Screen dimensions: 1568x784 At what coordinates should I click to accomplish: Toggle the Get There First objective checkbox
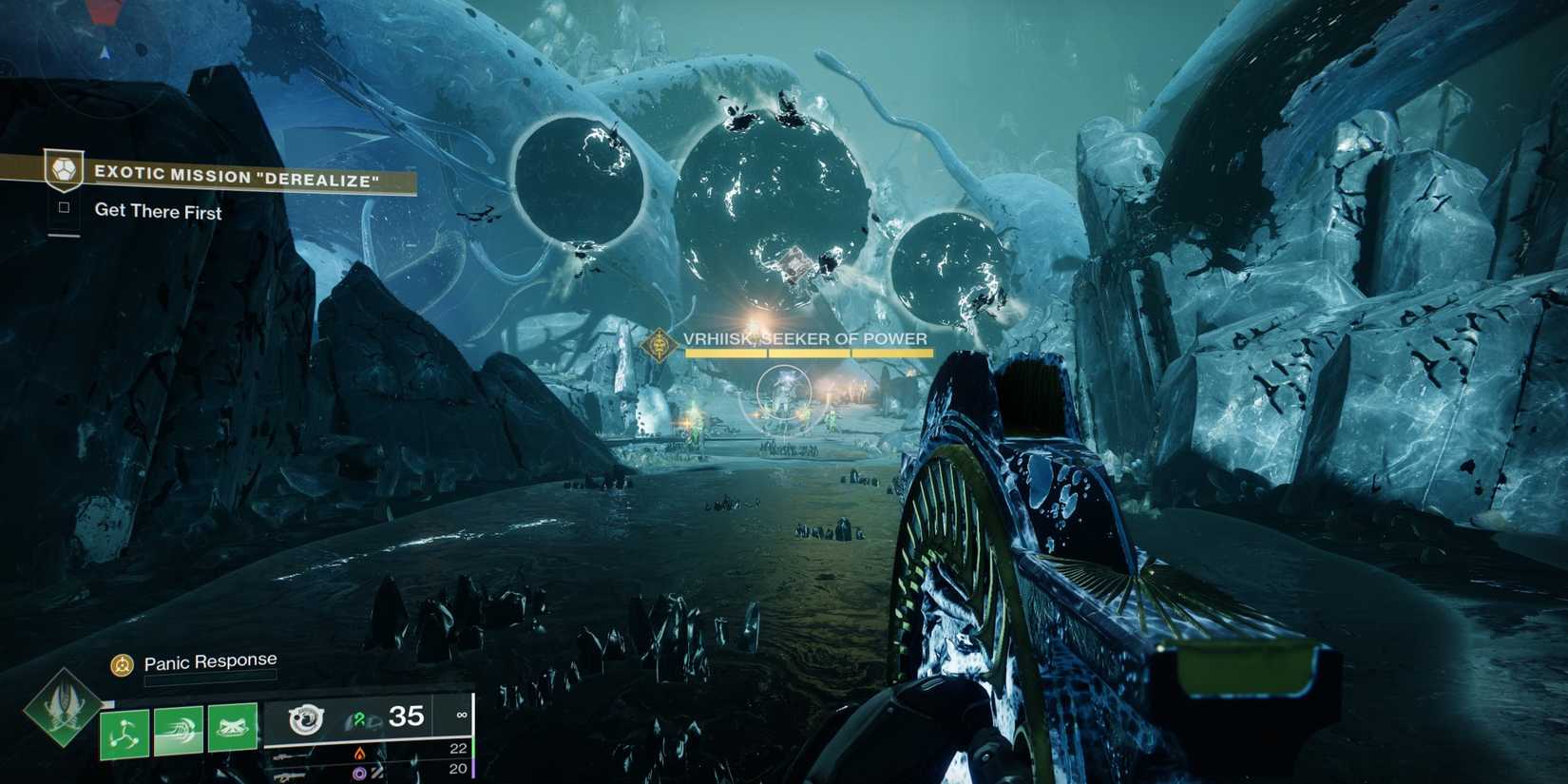(x=62, y=211)
